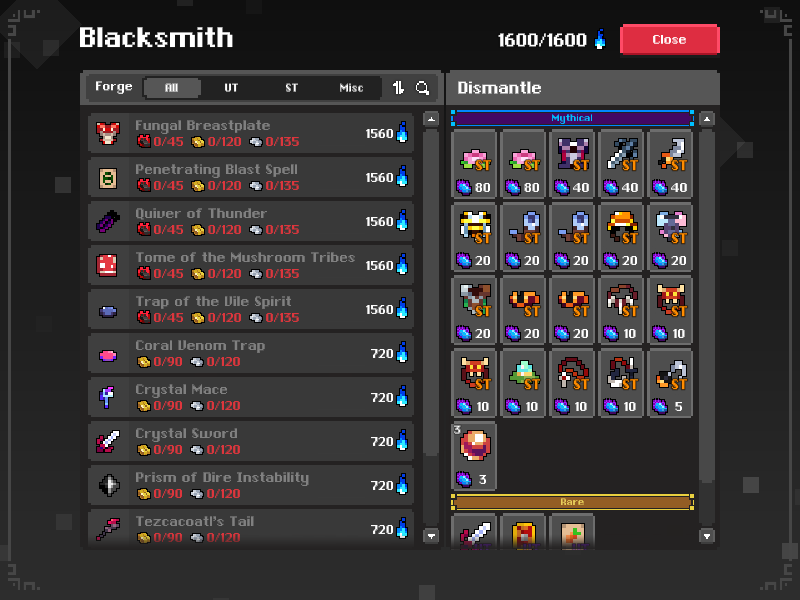Select Fungal Breastplate recipe

coord(251,133)
